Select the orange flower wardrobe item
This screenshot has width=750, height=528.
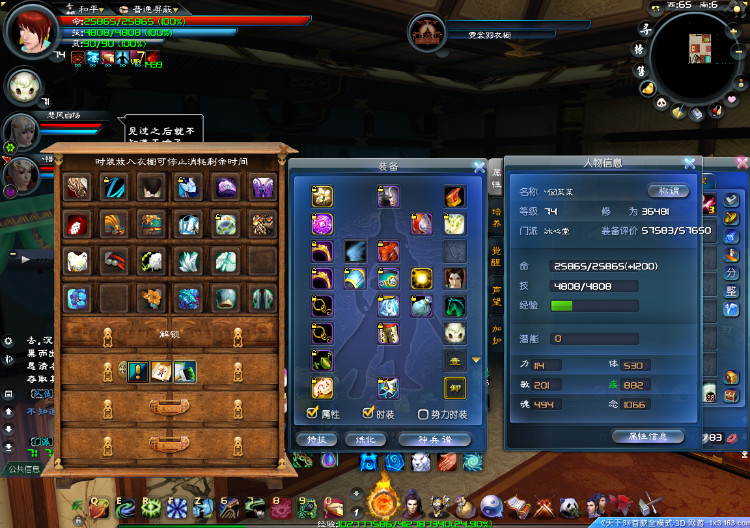(152, 298)
